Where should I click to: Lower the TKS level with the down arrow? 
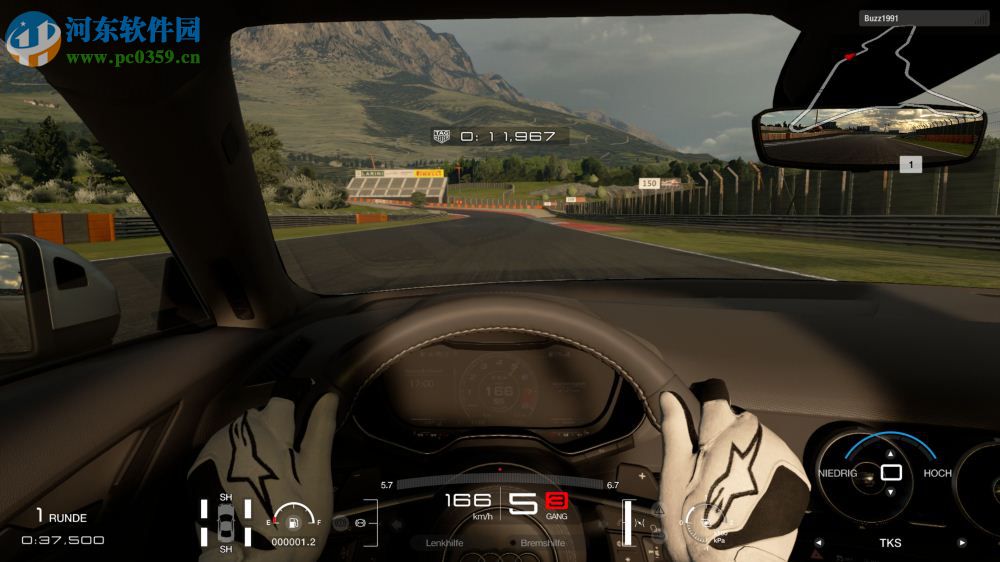pos(891,491)
